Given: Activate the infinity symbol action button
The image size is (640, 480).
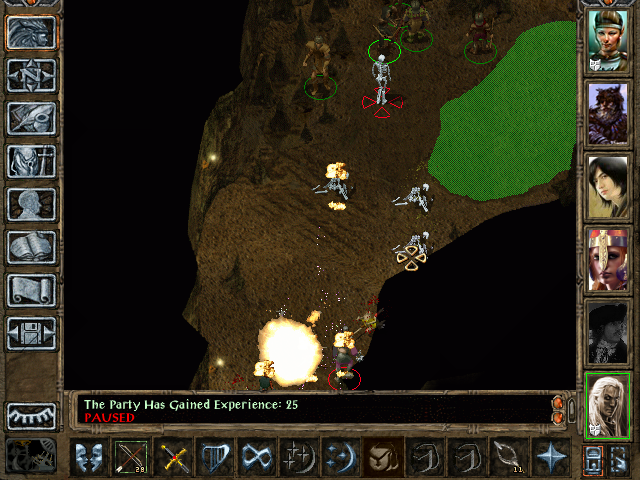Looking at the screenshot, I should pos(257,457).
